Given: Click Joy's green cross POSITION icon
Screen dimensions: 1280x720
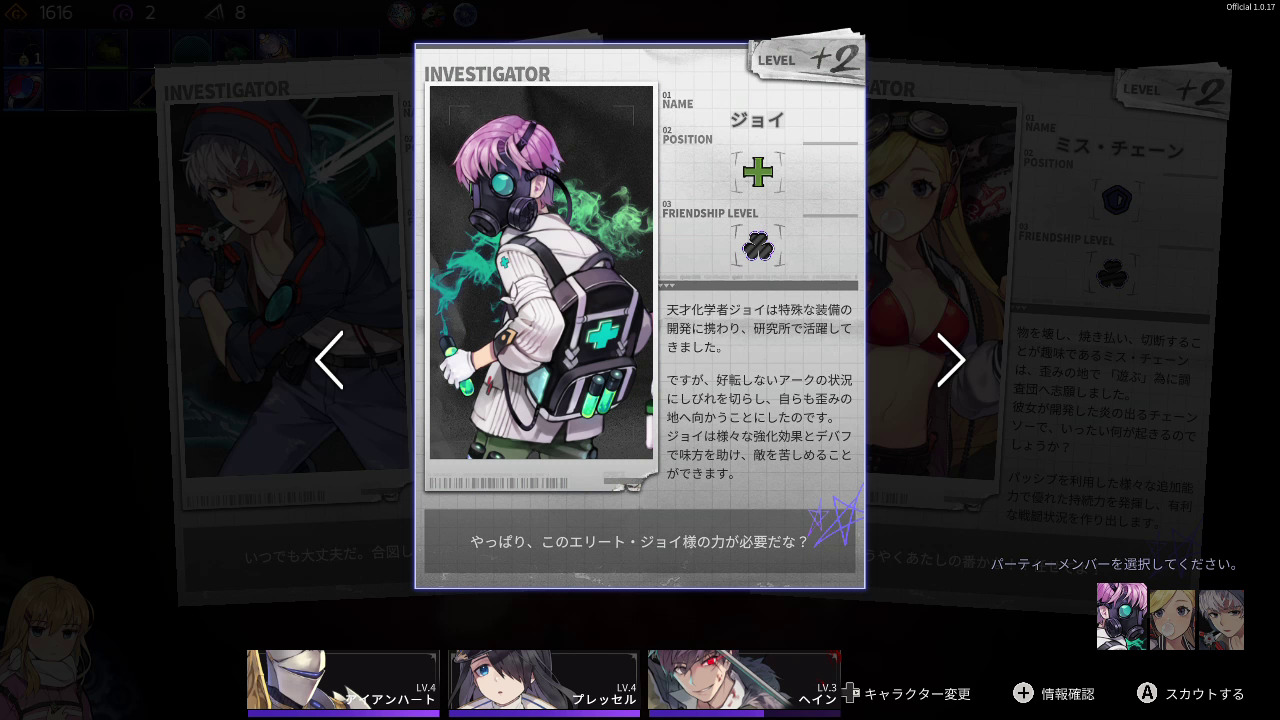Looking at the screenshot, I should 758,173.
